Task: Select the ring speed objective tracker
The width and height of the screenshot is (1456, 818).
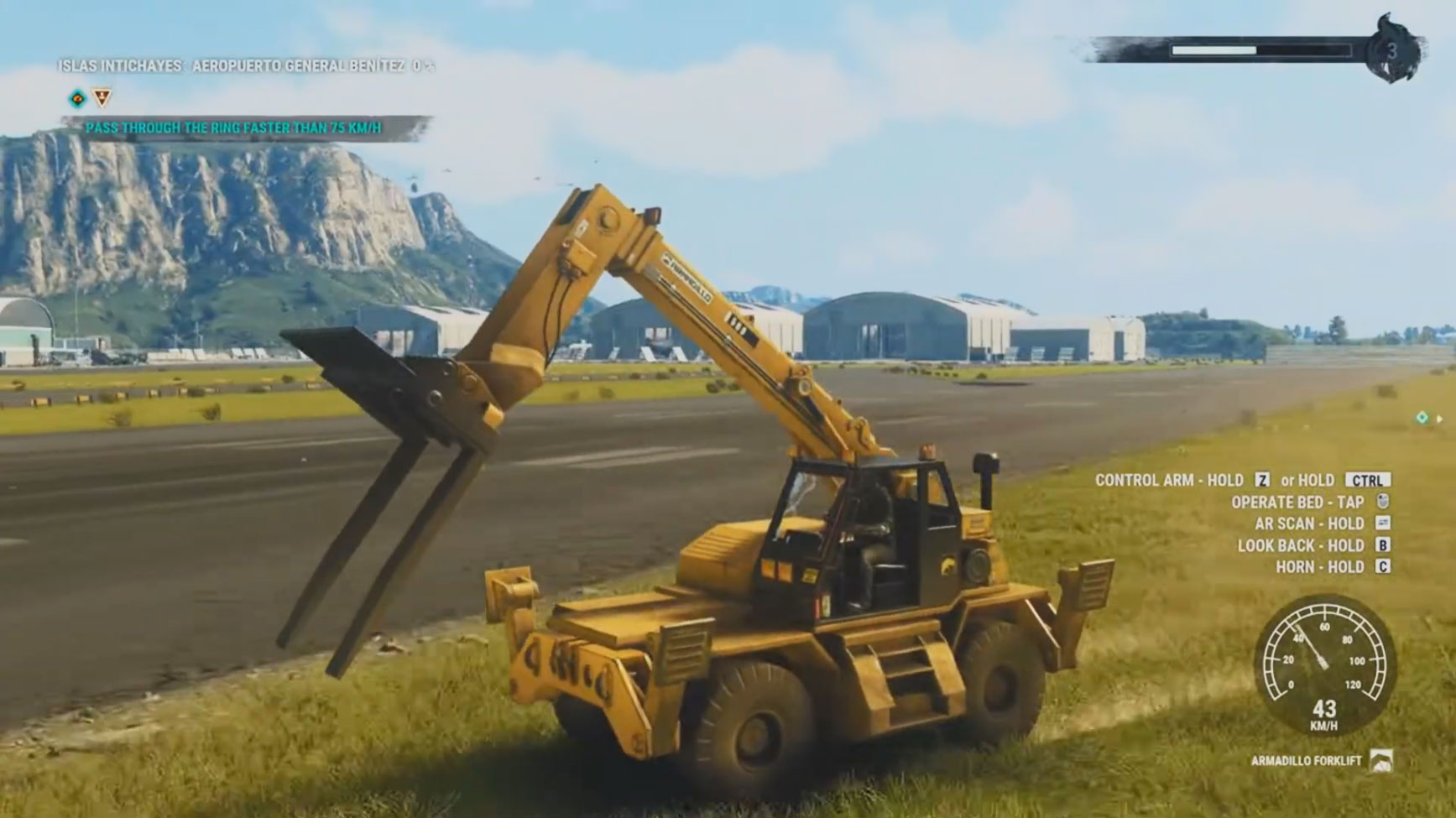Action: pyautogui.click(x=233, y=128)
